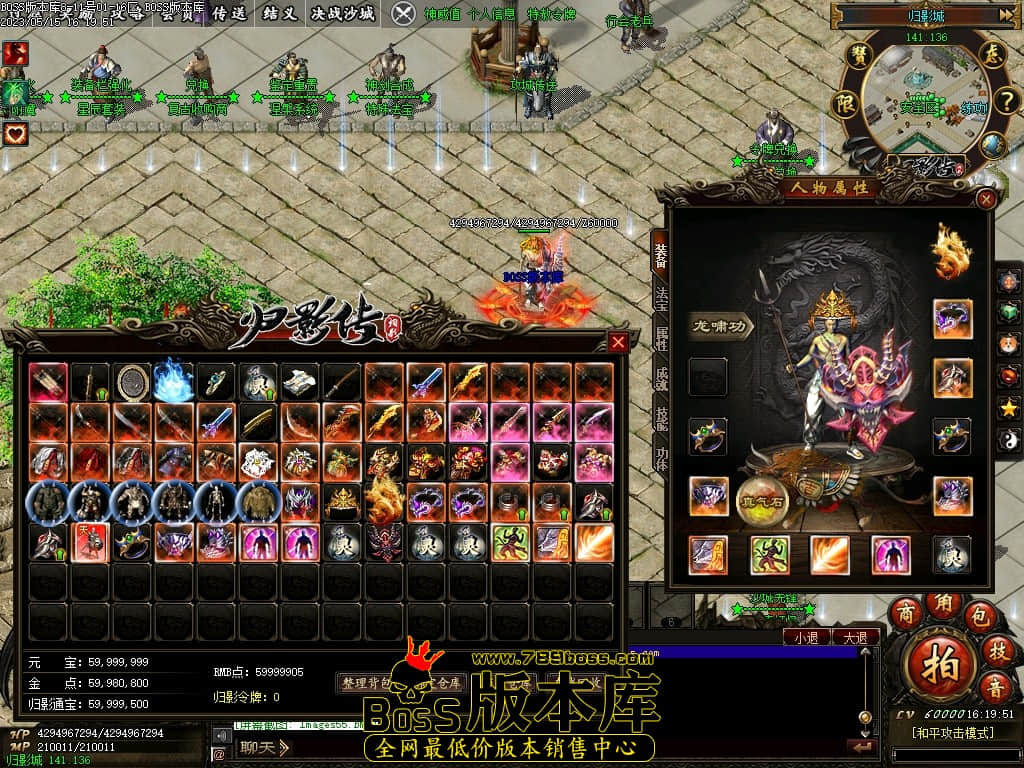This screenshot has height=768, width=1024.
Task: Toggle the yin-yang icon on side strip
Action: tap(1010, 438)
